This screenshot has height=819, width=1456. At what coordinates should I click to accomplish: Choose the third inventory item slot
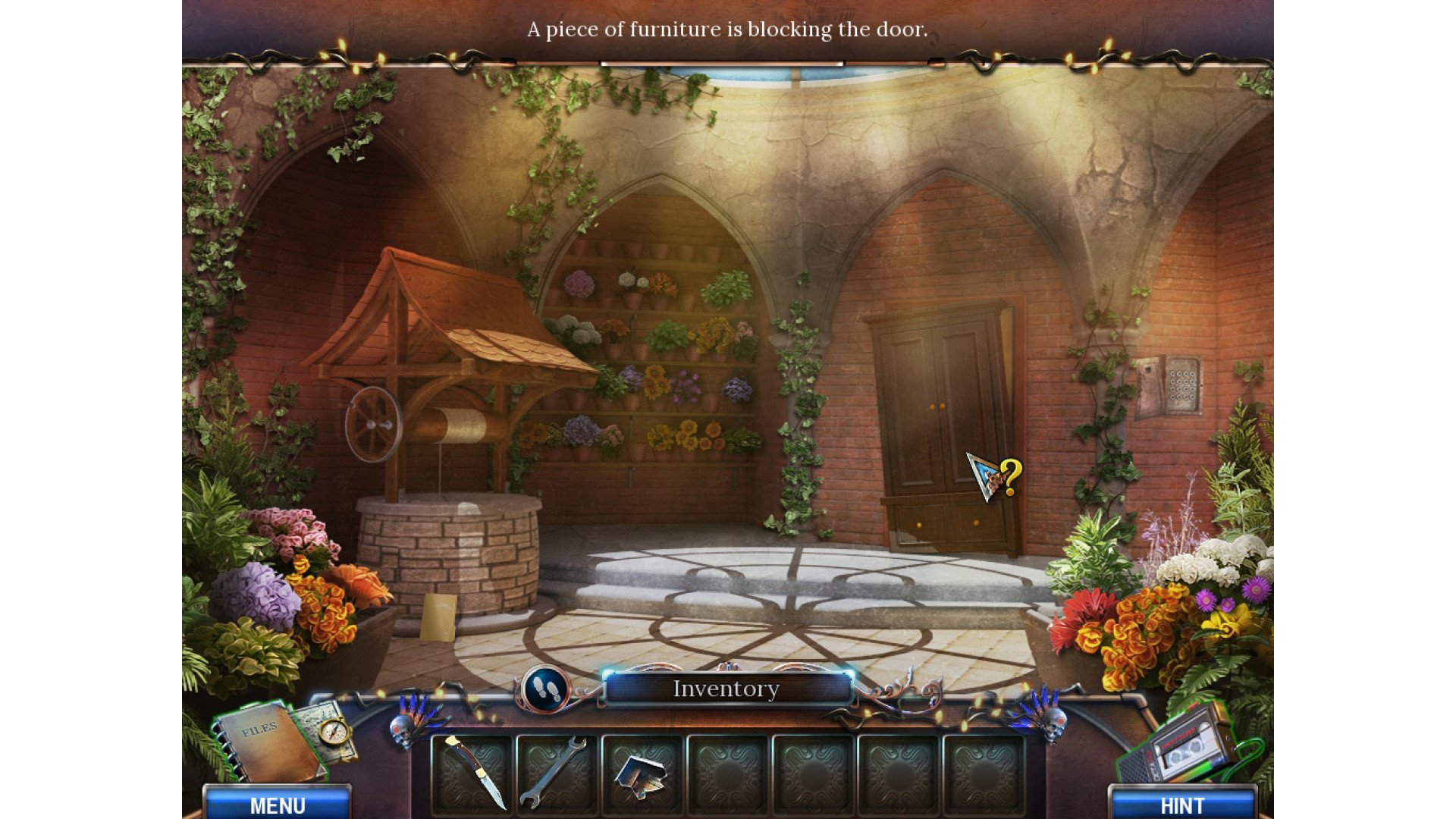(x=642, y=773)
